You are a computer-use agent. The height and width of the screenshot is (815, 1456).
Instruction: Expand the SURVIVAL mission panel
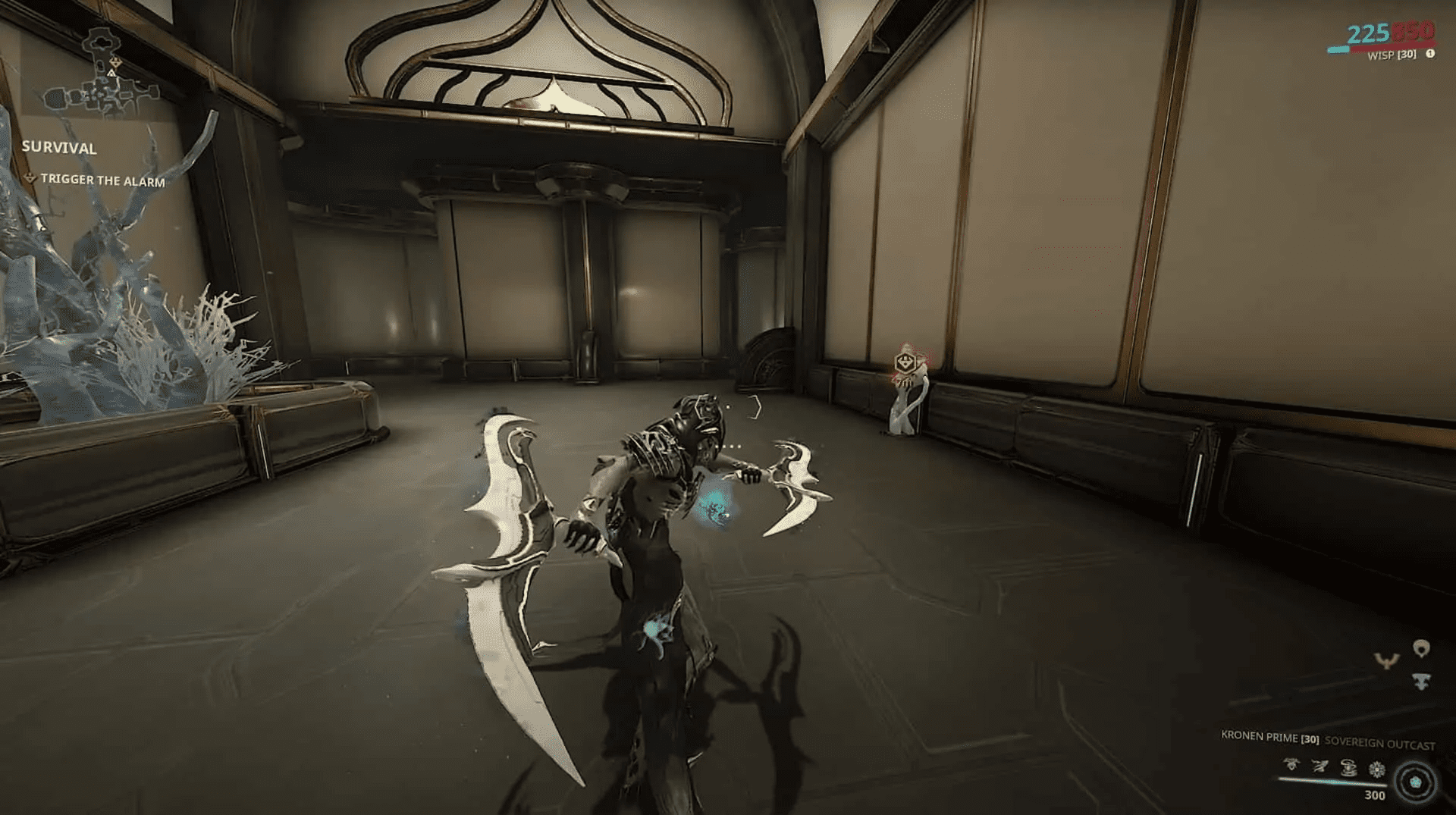tap(61, 149)
